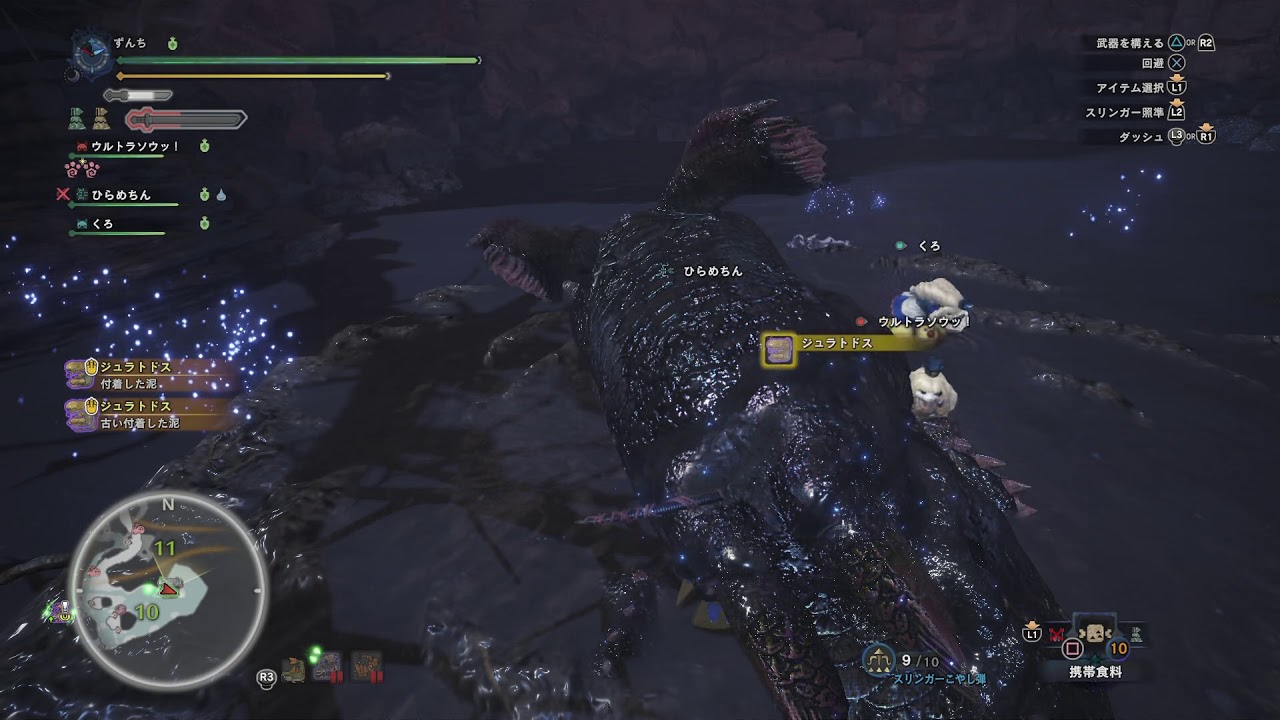Image resolution: width=1280 pixels, height=720 pixels.
Task: Click the area 11 marker on minimap
Action: click(x=165, y=548)
